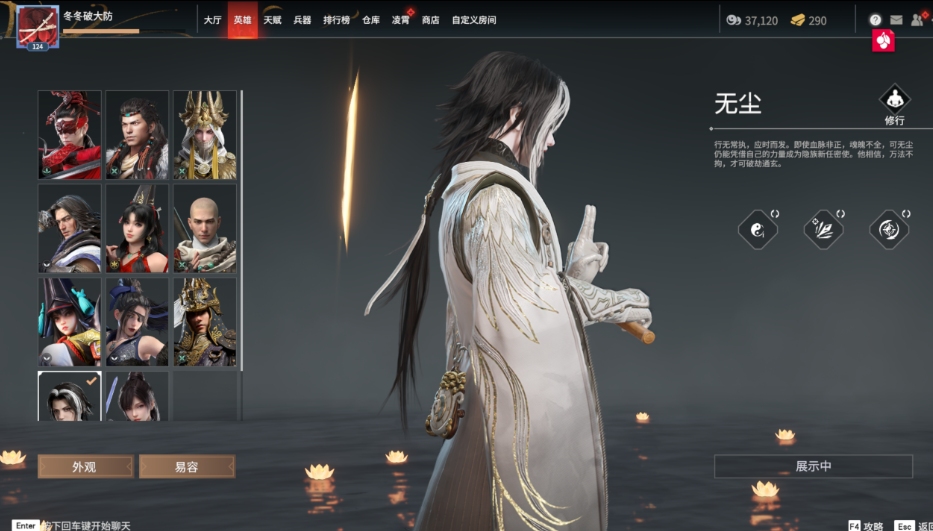
Task: Go to the 凌霄 tab
Action: [401, 20]
